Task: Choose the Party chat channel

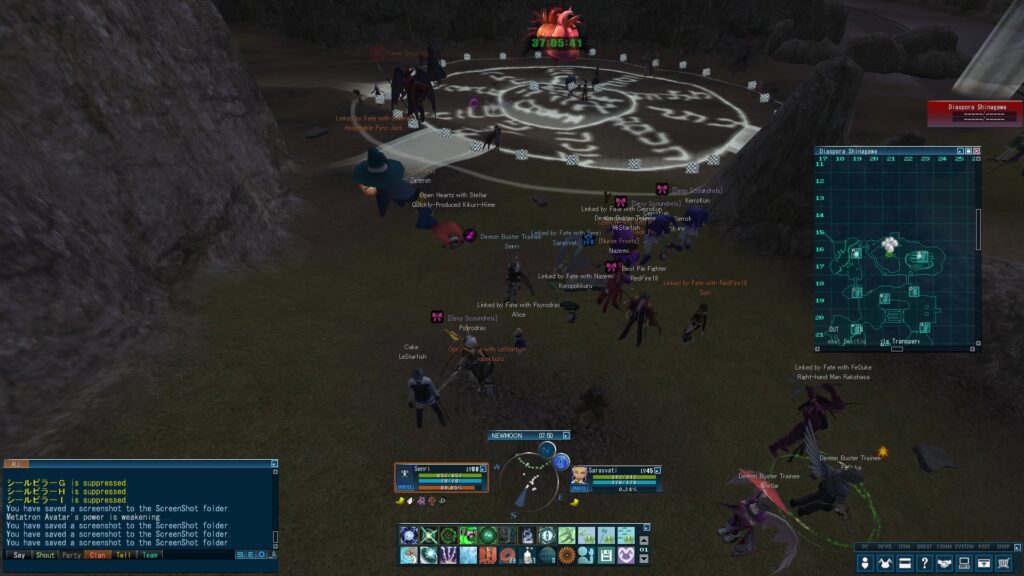Action: point(71,555)
